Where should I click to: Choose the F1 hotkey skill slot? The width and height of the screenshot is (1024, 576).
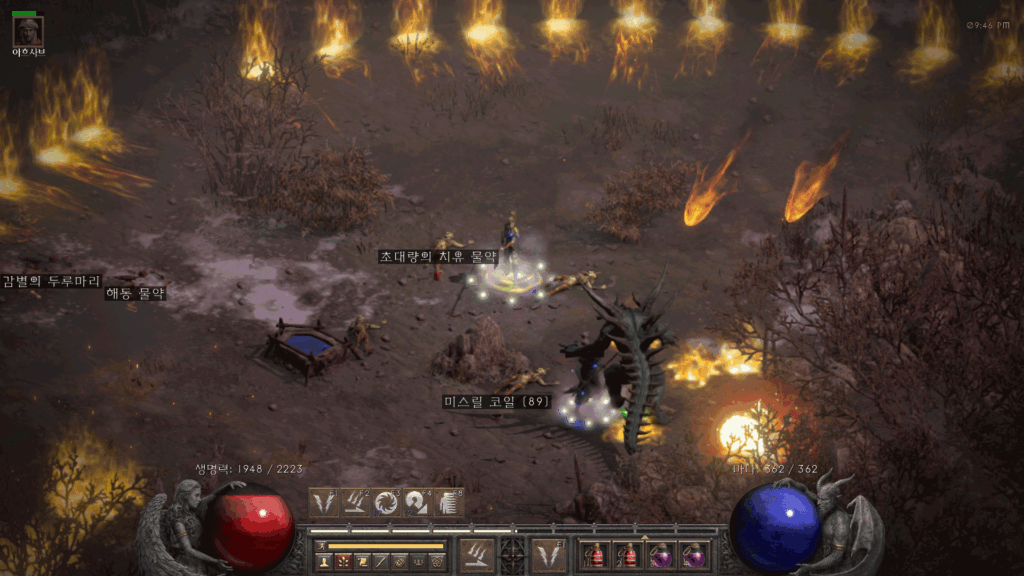[323, 502]
